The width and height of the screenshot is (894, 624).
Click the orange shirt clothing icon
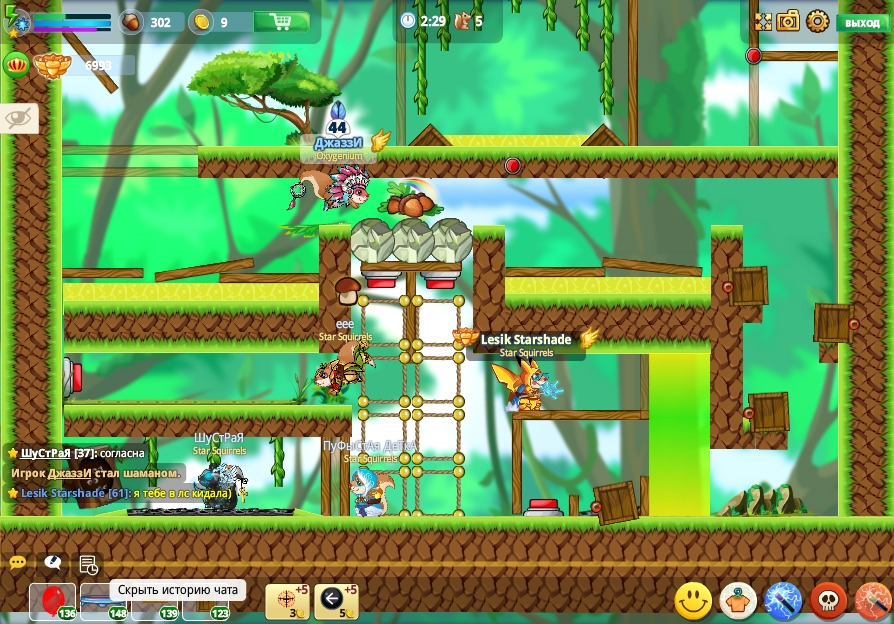pos(738,601)
